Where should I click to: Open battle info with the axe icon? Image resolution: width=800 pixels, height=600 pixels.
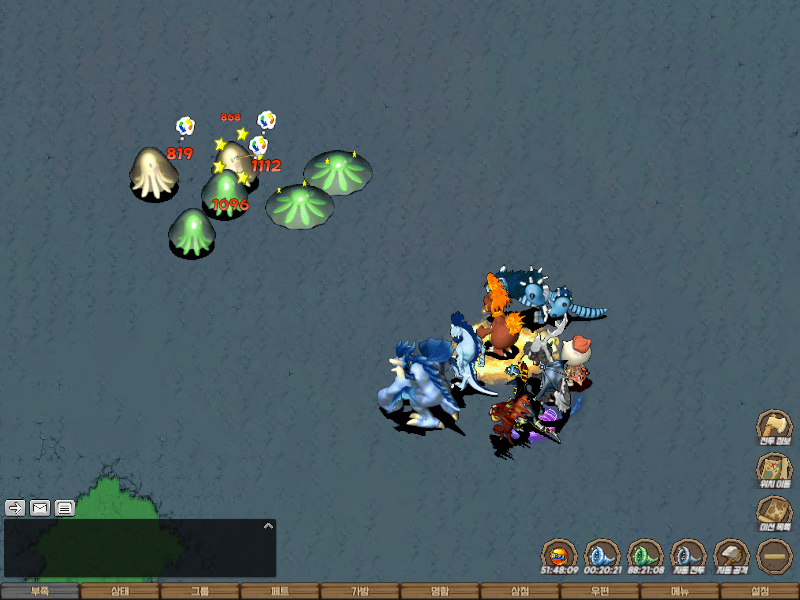click(773, 425)
